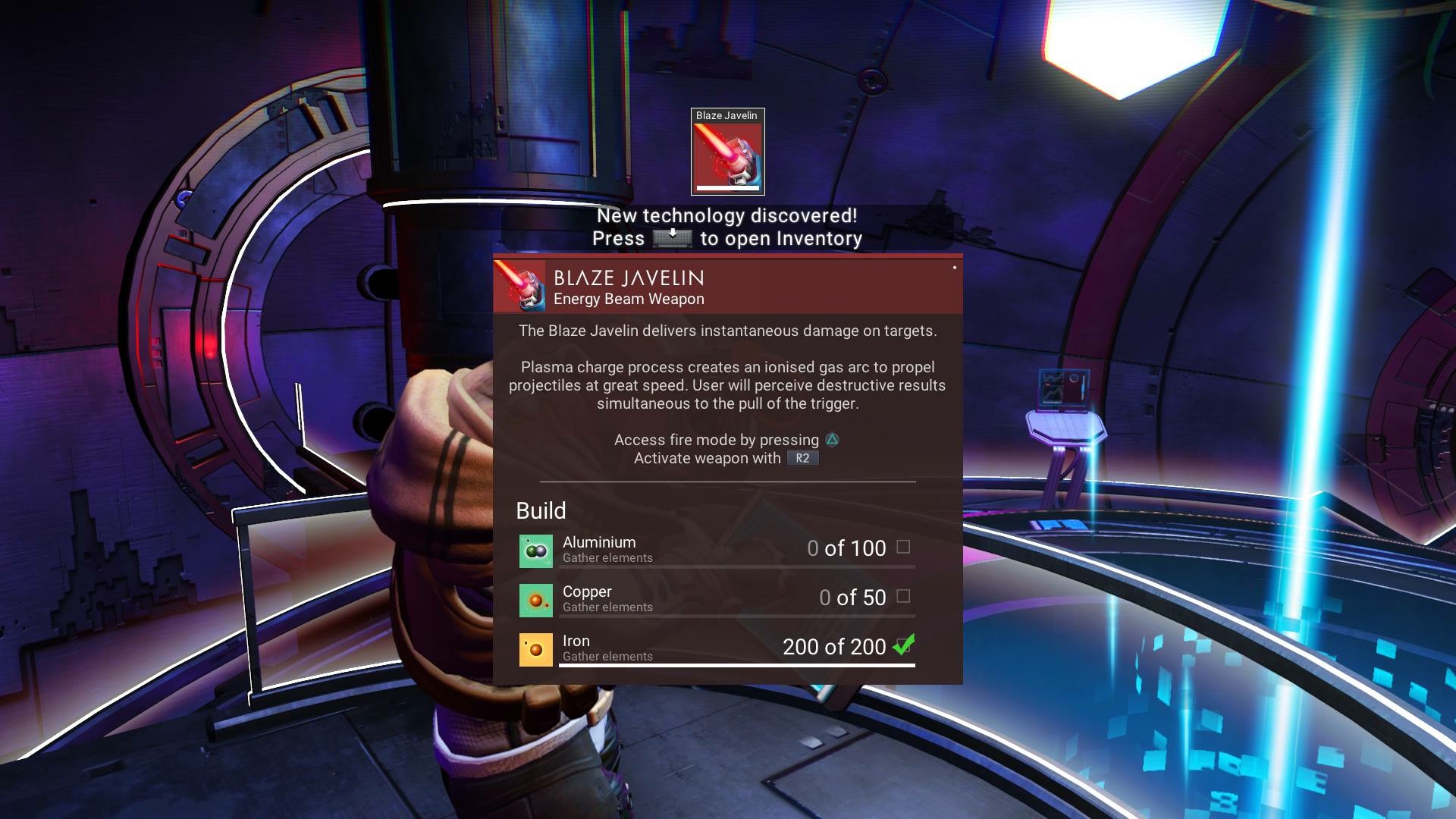Click the Copper element icon
Image resolution: width=1456 pixels, height=819 pixels.
coord(535,601)
